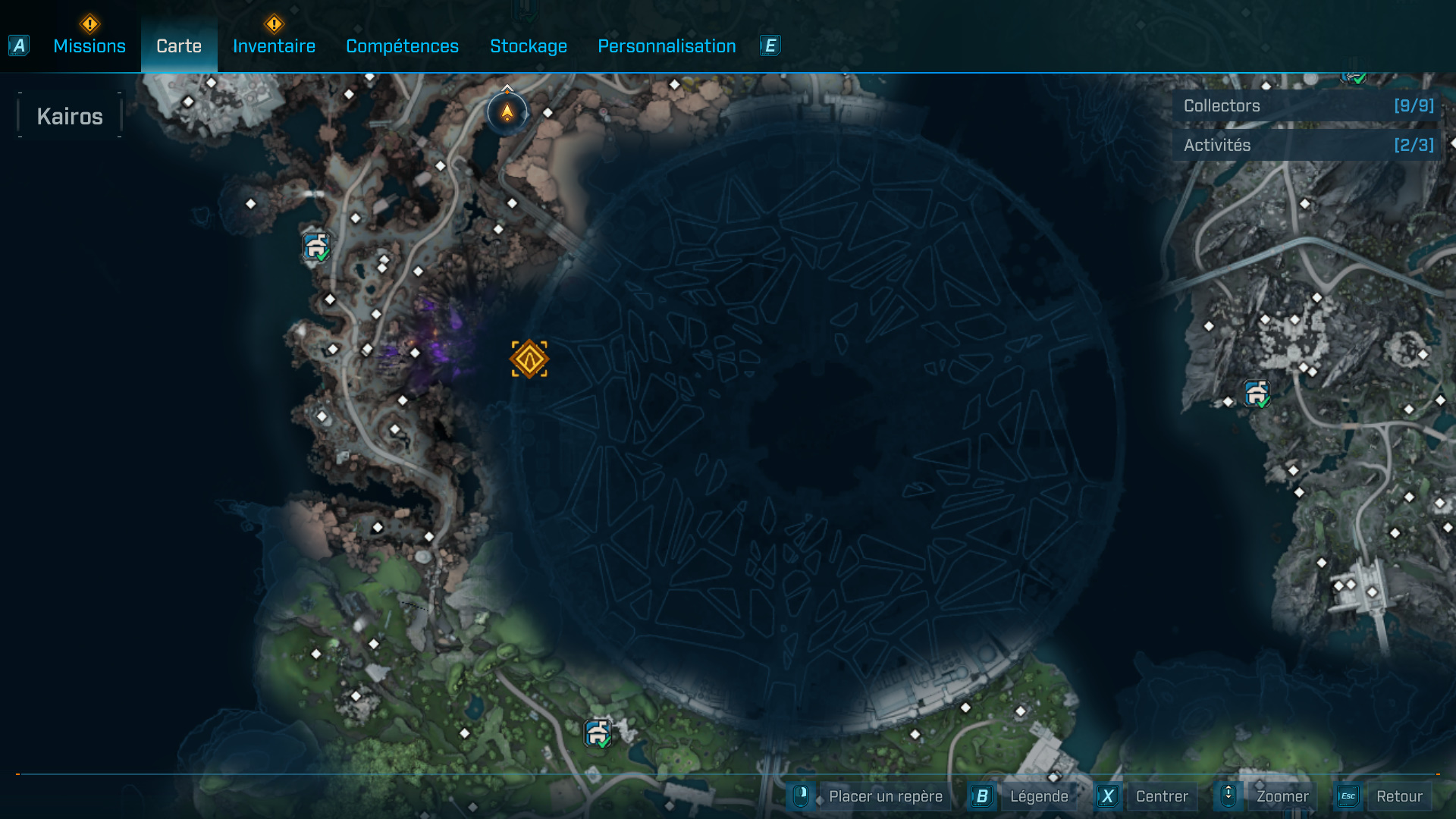Viewport: 1456px width, 819px height.
Task: Open the Compétences tab
Action: pos(402,45)
